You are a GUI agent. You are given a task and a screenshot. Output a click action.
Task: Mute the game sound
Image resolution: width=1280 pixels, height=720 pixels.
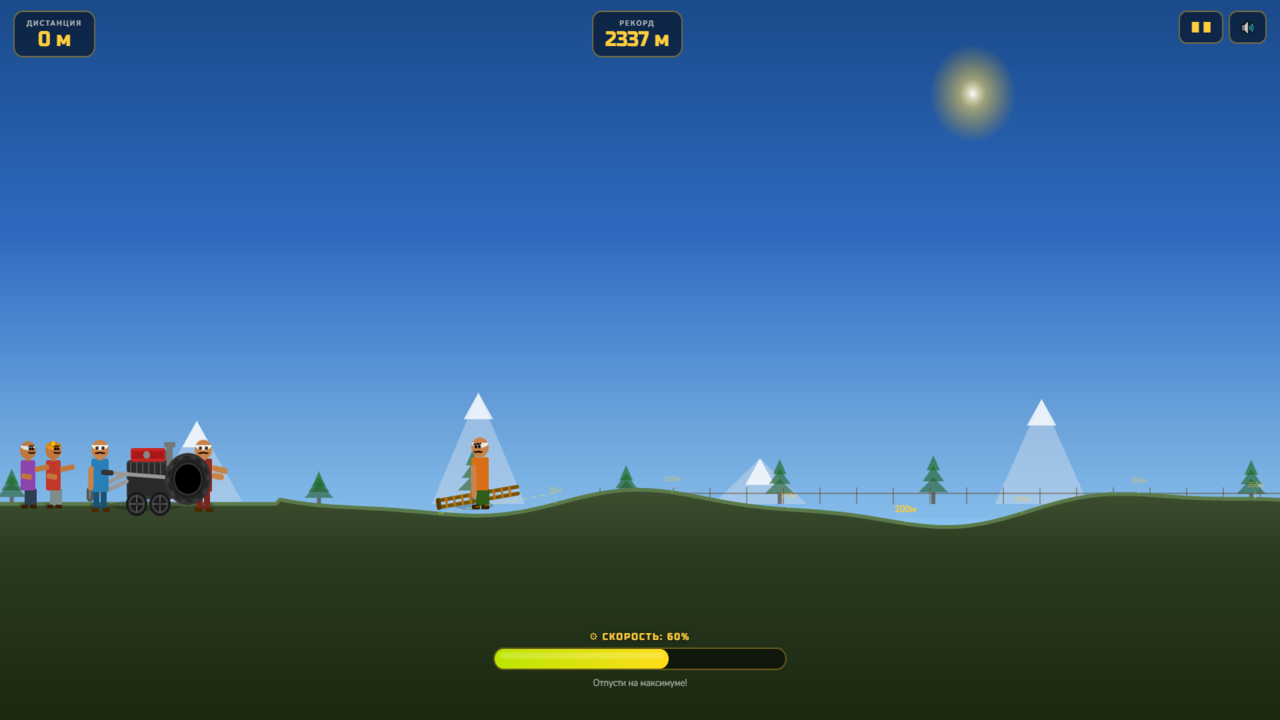1247,27
